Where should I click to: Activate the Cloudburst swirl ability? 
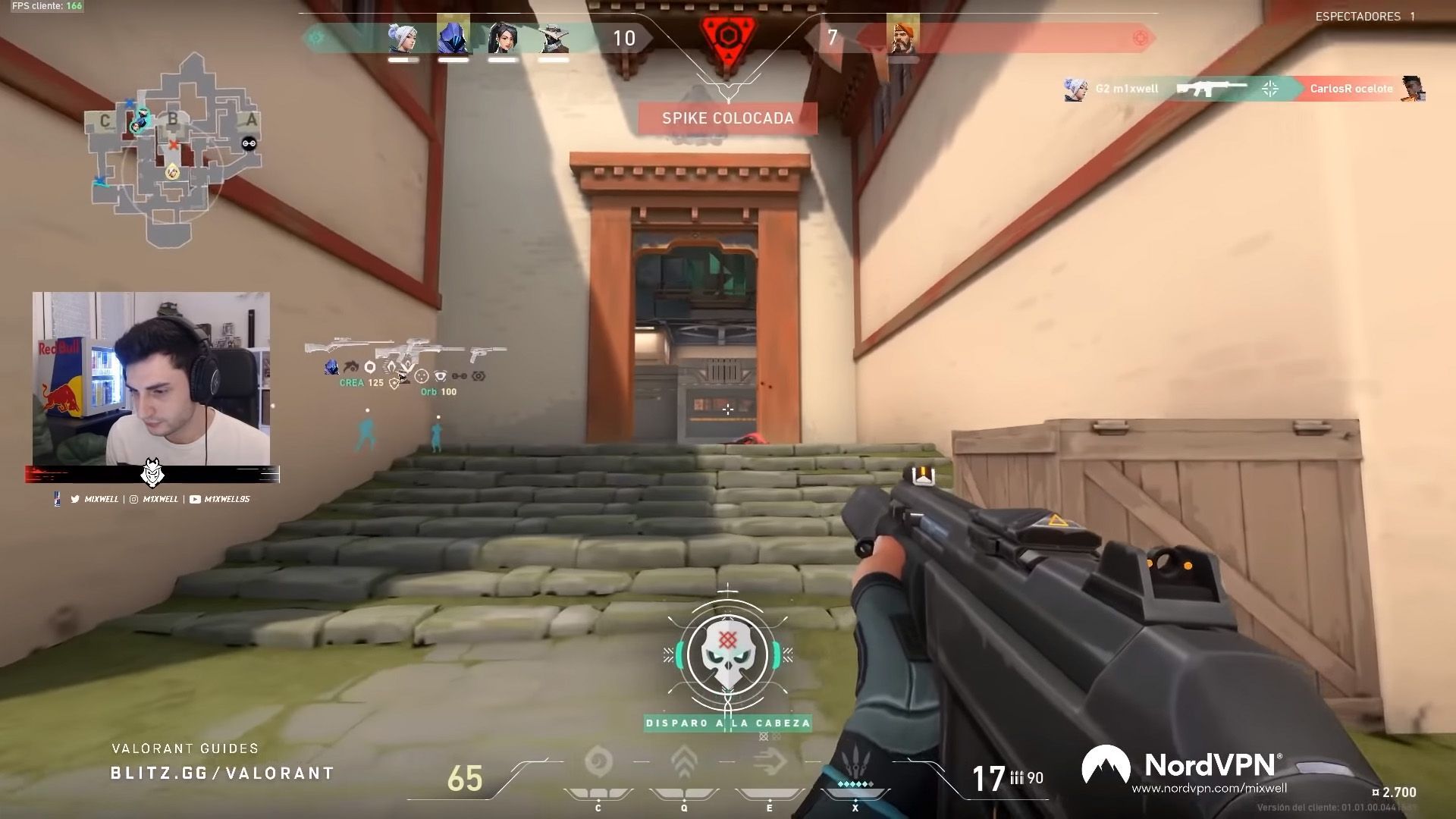pyautogui.click(x=598, y=764)
